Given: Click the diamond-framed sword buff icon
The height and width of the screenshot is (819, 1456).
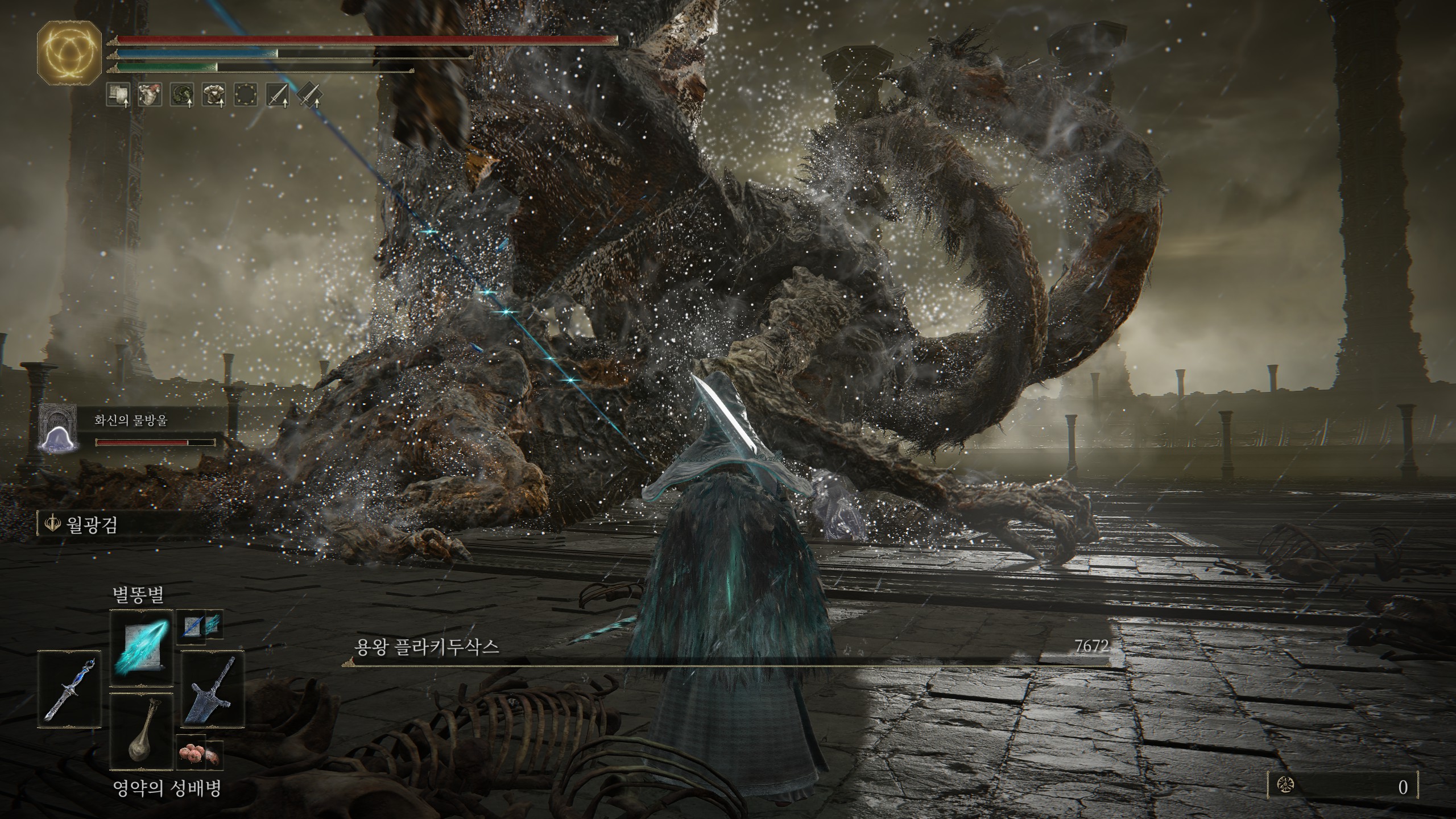Looking at the screenshot, I should pos(309,95).
